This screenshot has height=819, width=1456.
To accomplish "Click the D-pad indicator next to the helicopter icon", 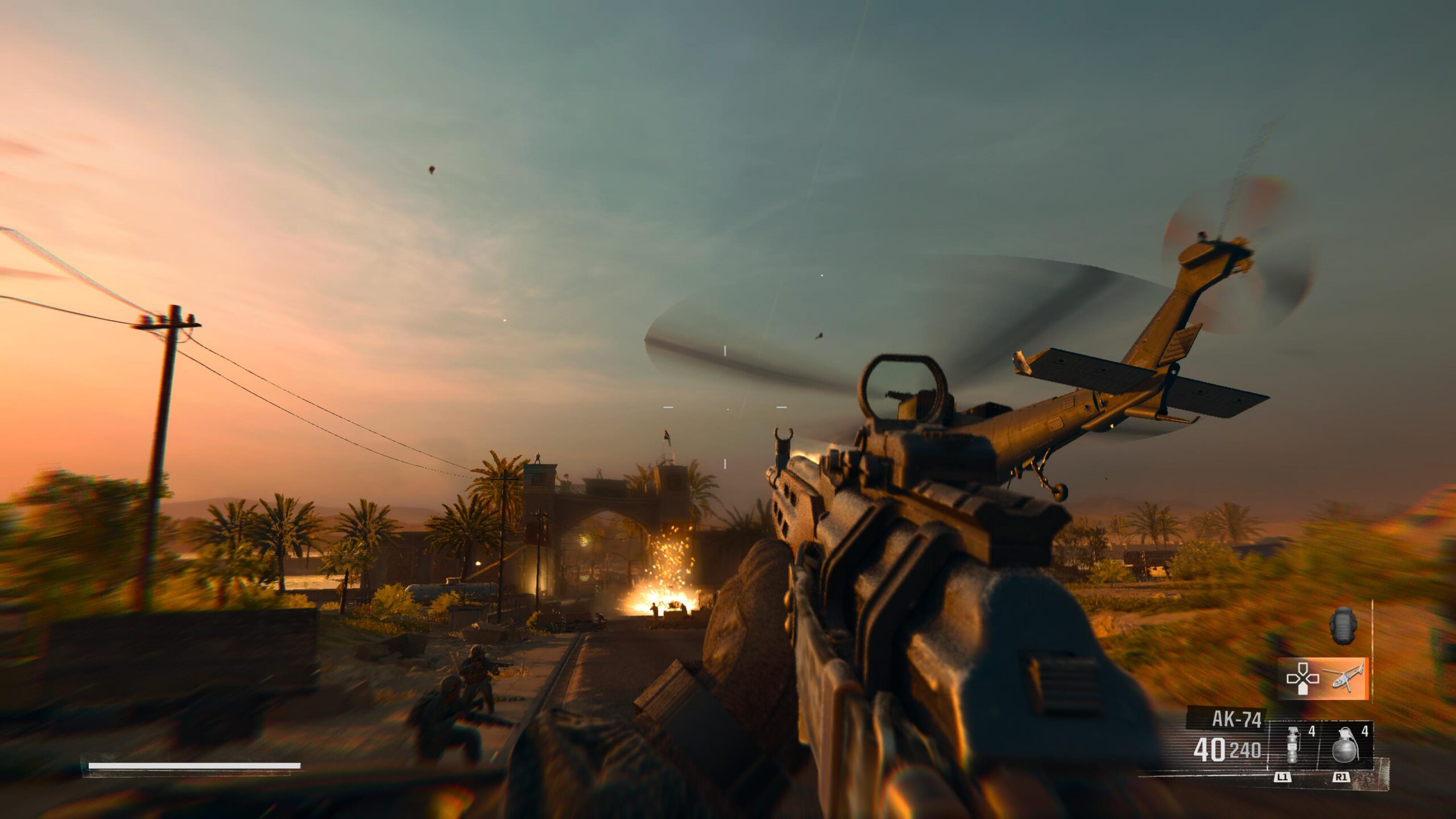I will click(x=1302, y=678).
